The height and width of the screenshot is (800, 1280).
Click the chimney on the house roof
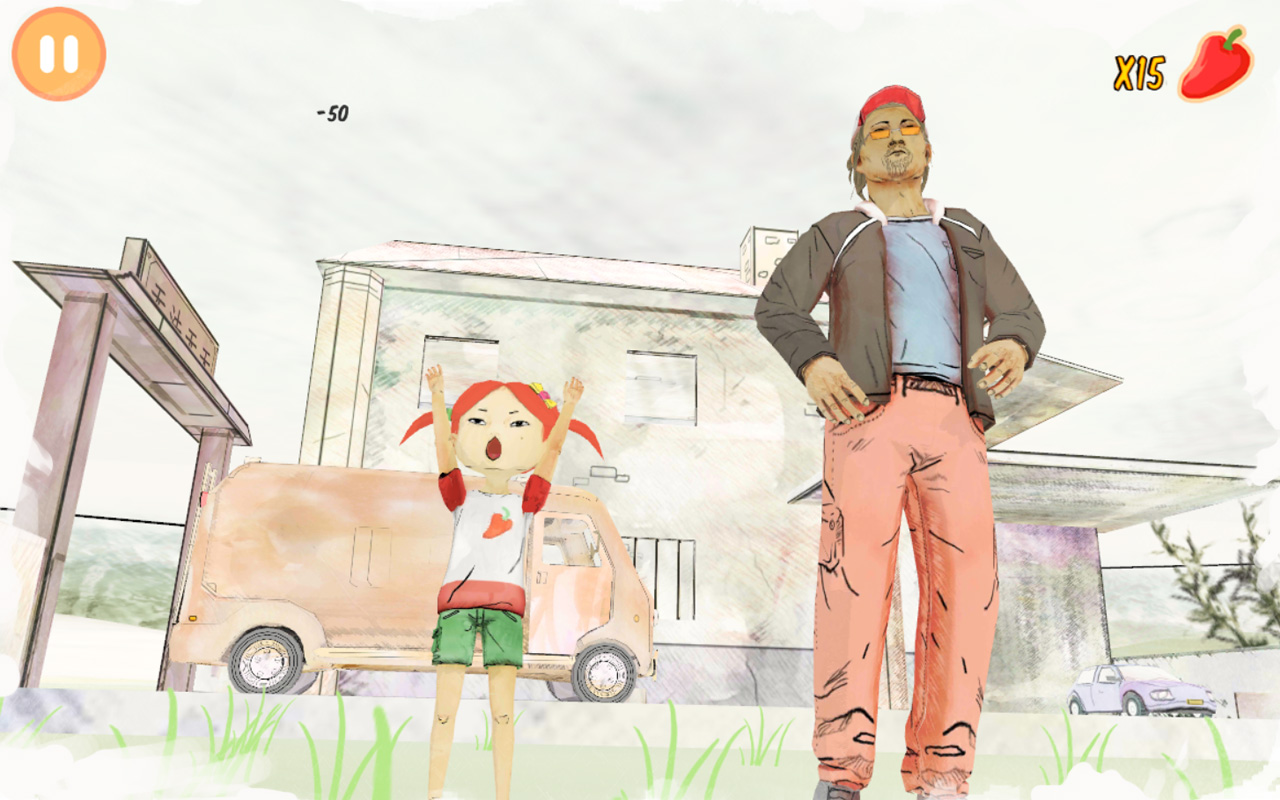(x=765, y=250)
